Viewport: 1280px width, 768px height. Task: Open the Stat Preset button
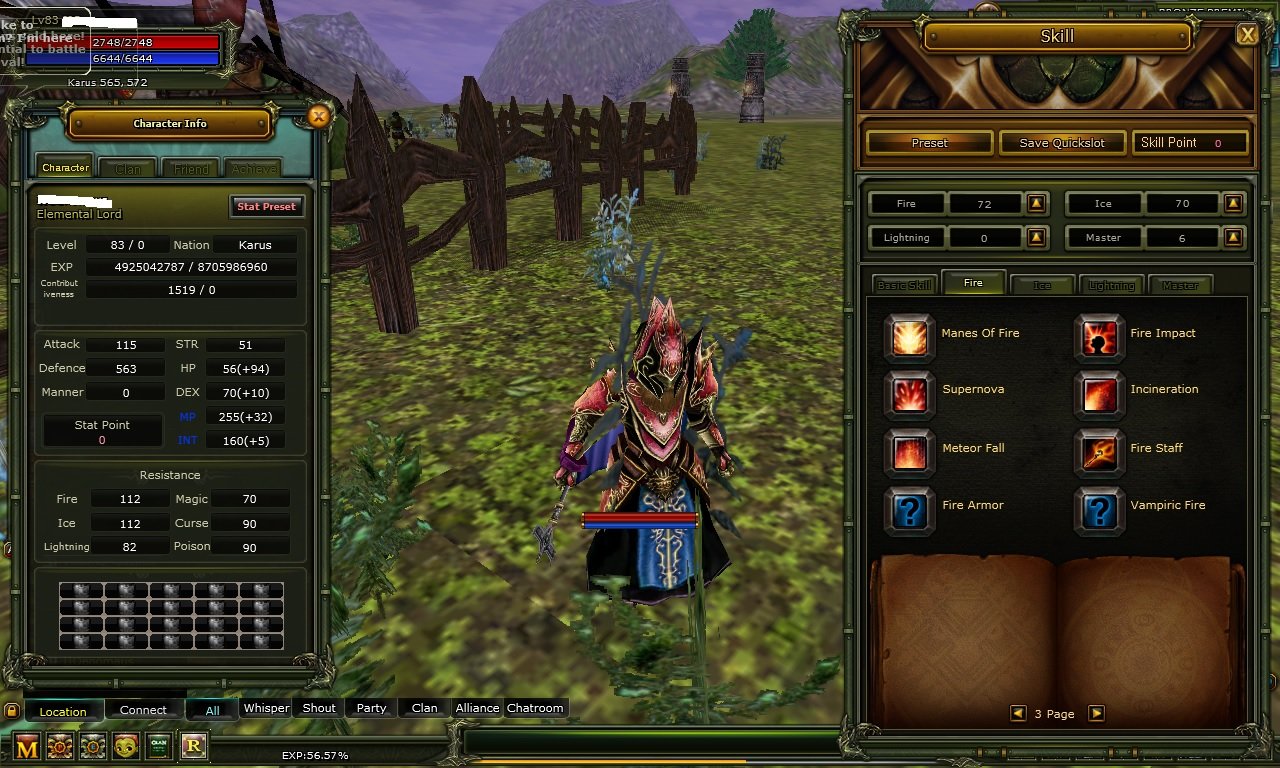tap(266, 206)
